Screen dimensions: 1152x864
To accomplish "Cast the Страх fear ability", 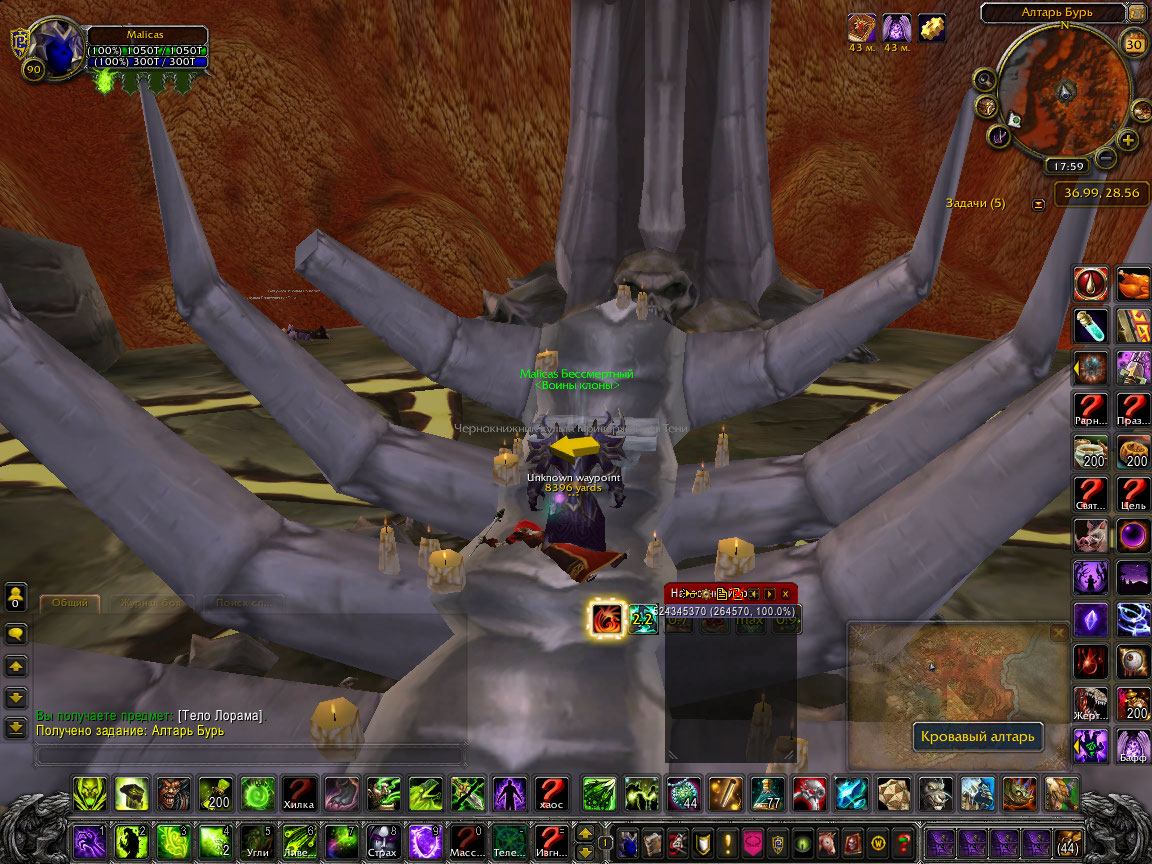I will (x=383, y=842).
